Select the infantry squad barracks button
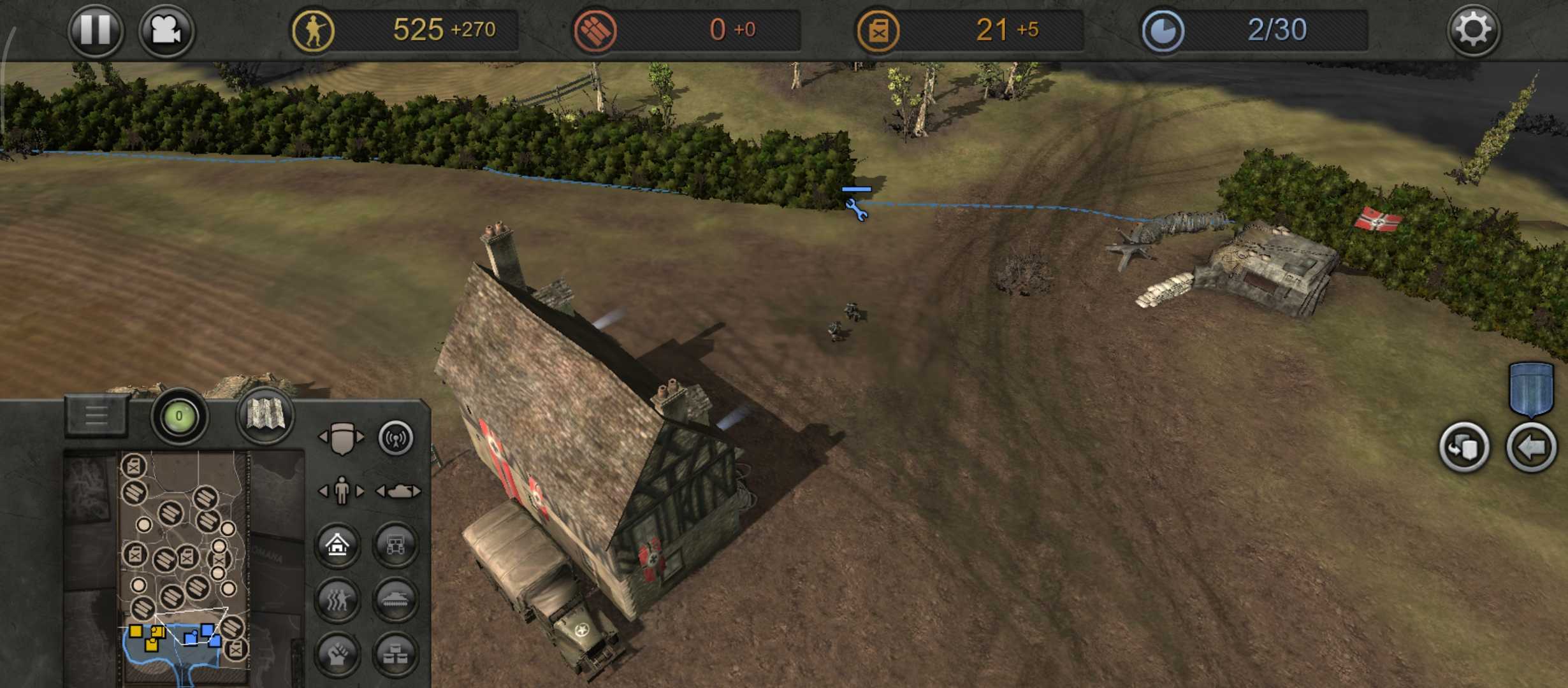This screenshot has width=1568, height=688. point(337,599)
